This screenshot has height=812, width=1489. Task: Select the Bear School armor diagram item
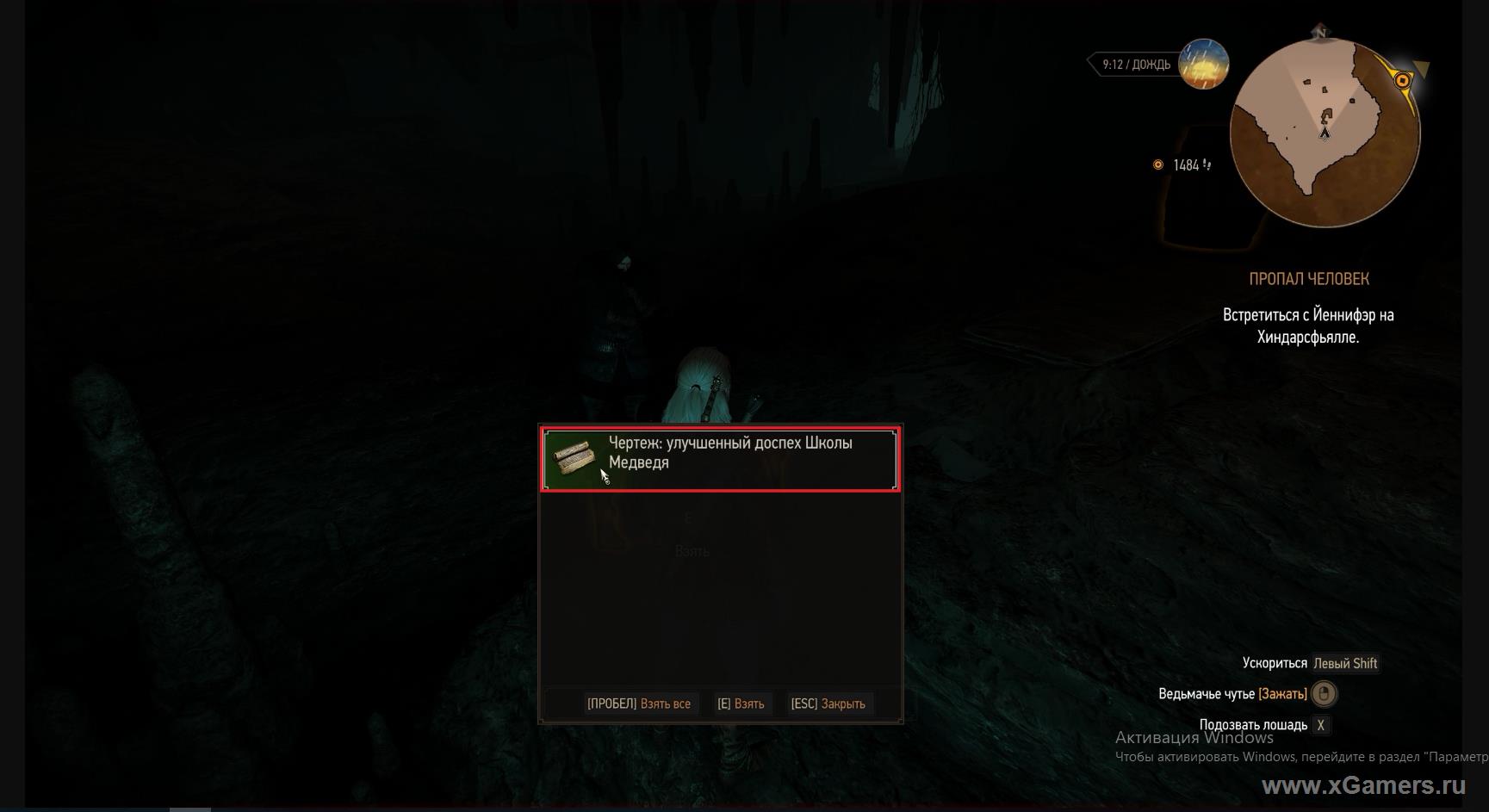tap(720, 459)
